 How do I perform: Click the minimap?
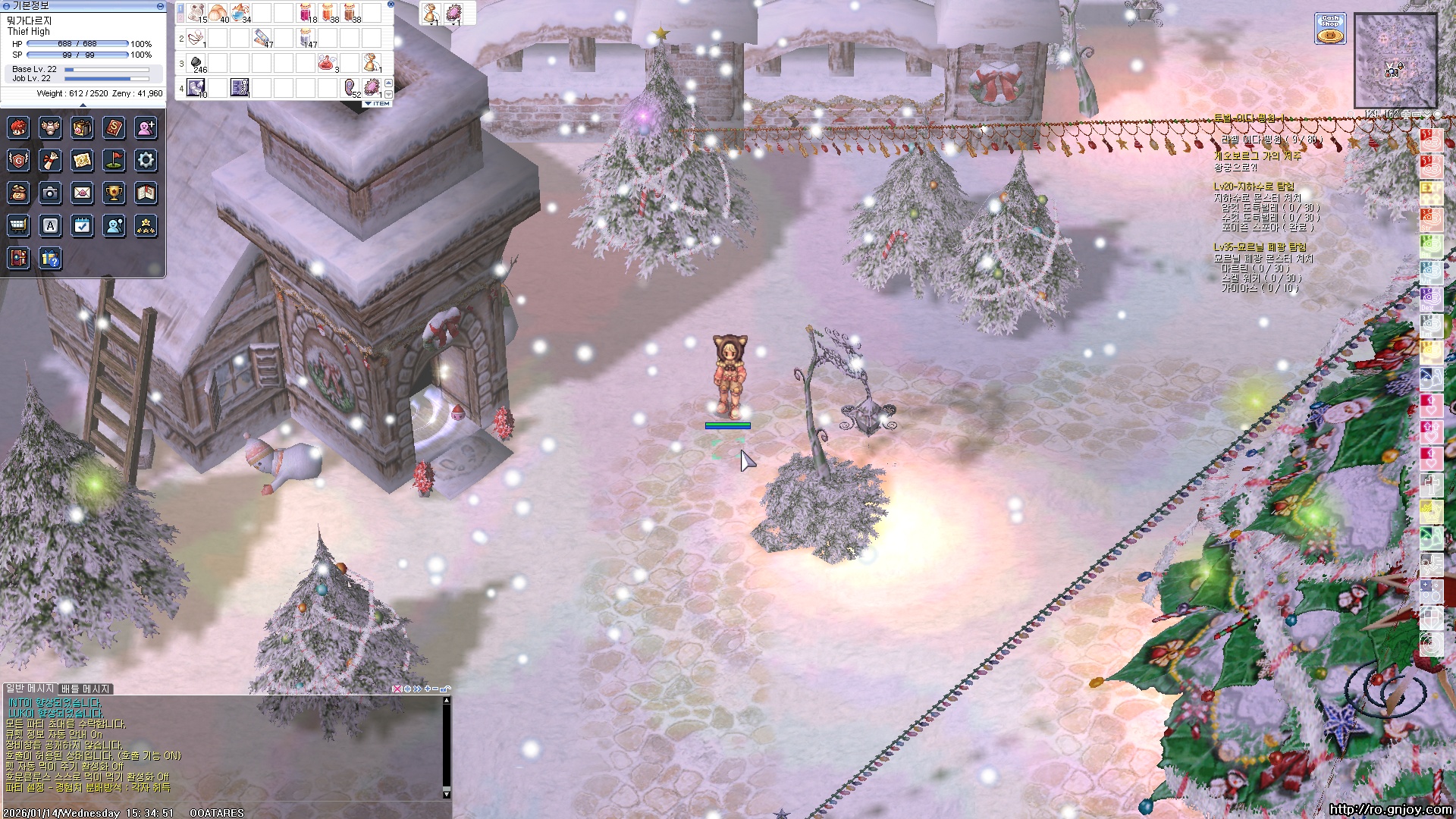coord(1395,60)
